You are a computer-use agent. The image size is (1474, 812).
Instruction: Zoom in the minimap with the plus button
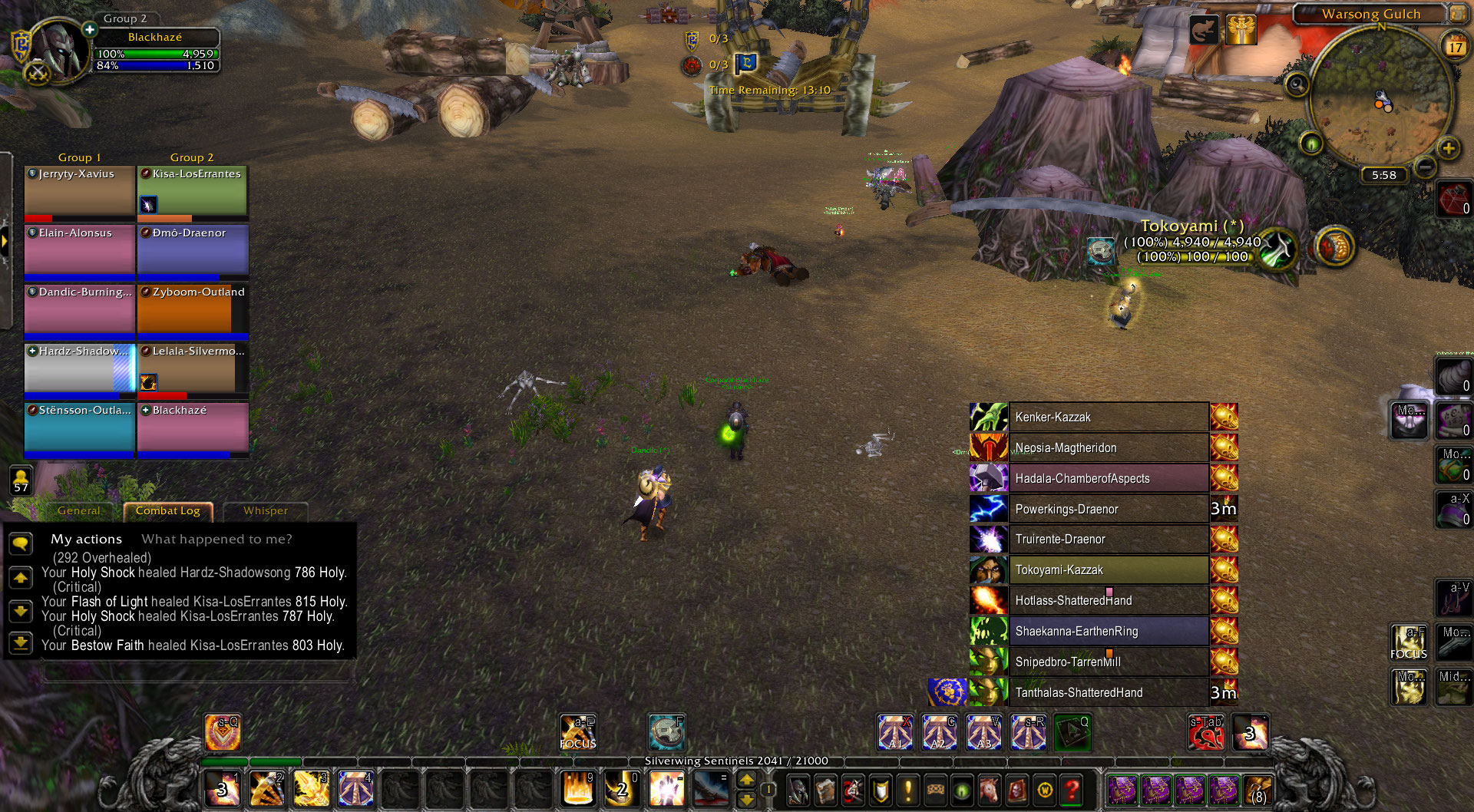point(1448,148)
